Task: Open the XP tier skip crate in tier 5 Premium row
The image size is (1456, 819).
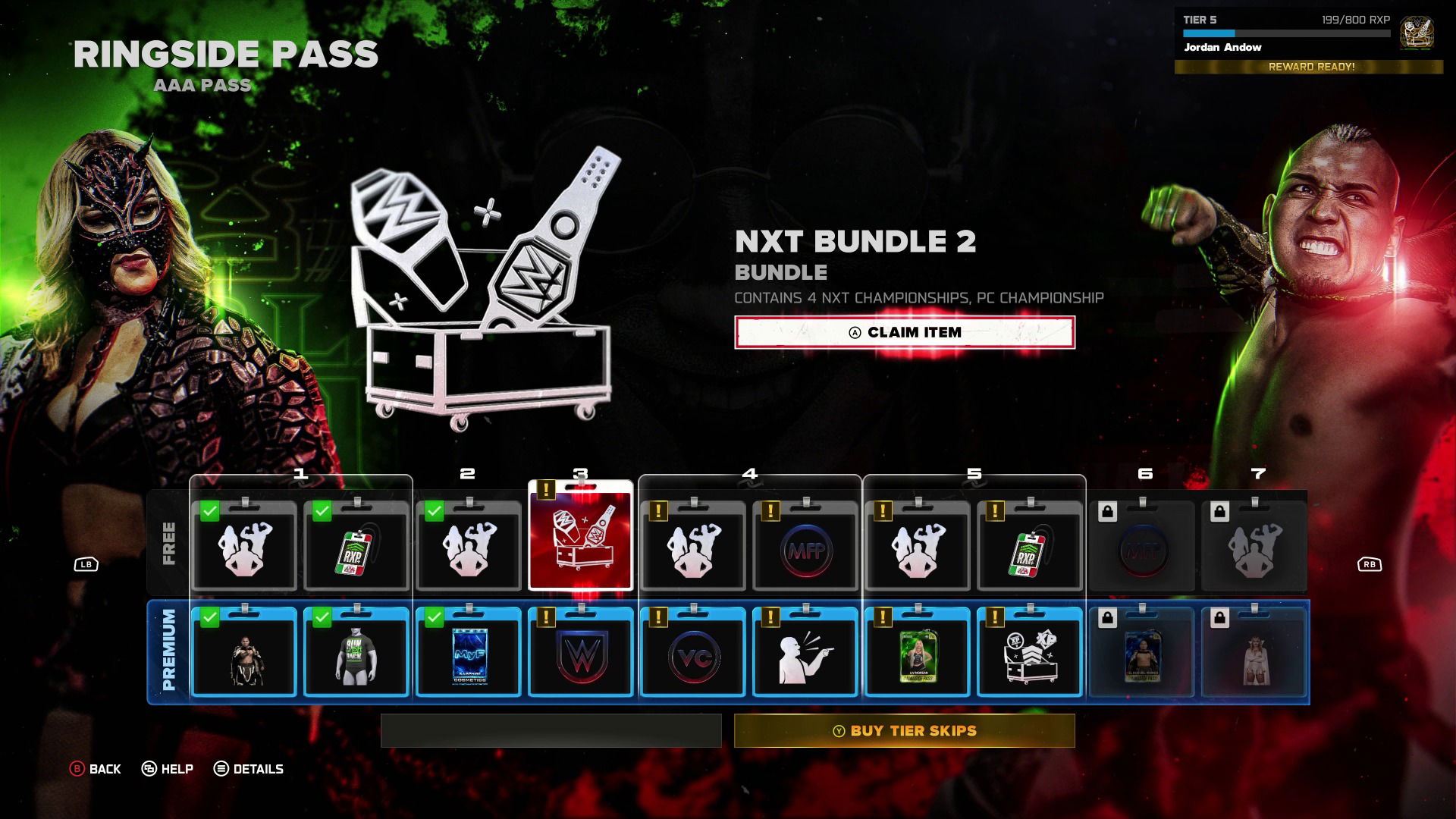Action: (x=1030, y=654)
